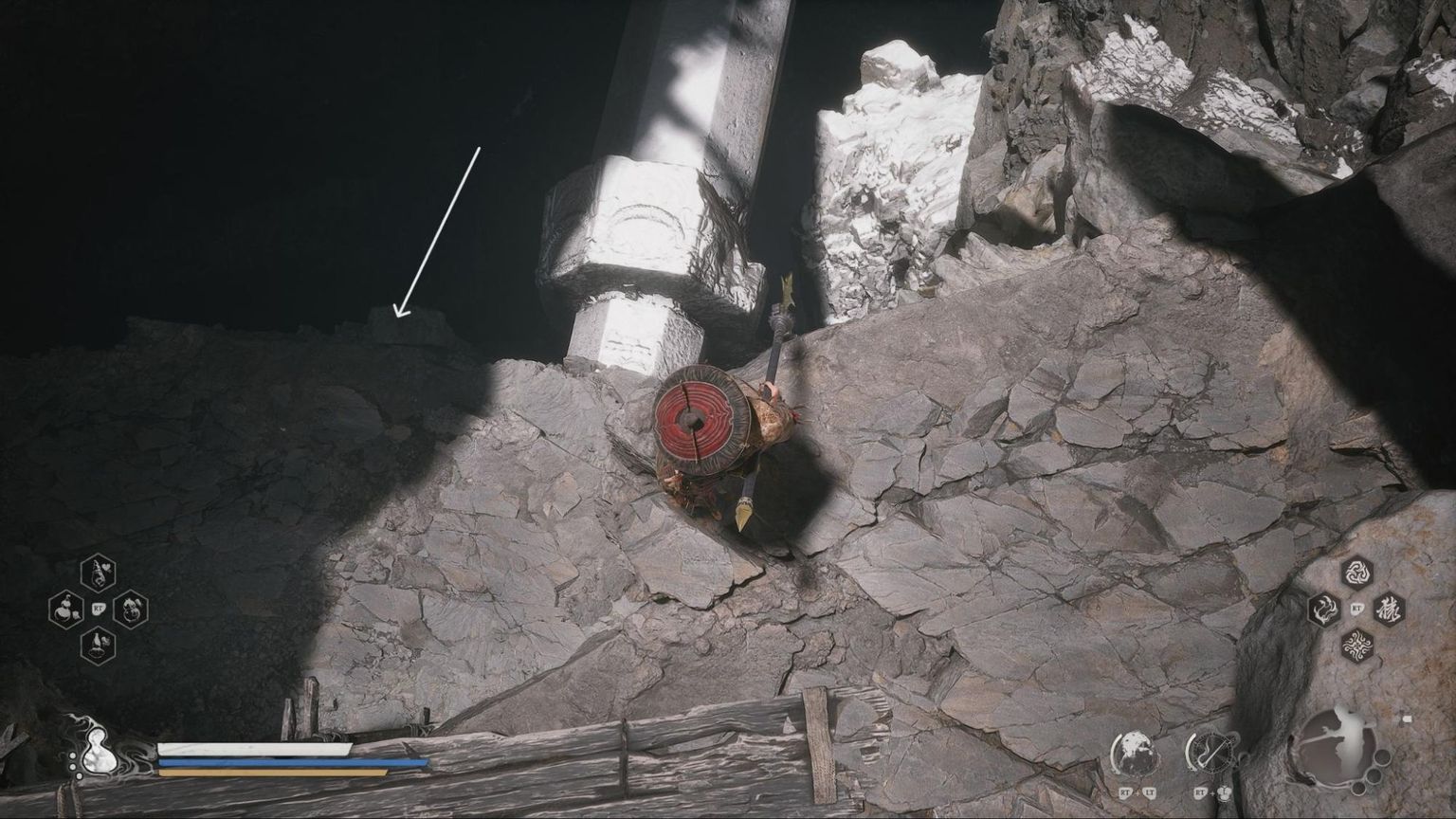Activate the RT prompt at the spell wheel center
Screen dimensions: 1456x819
[x=1356, y=609]
